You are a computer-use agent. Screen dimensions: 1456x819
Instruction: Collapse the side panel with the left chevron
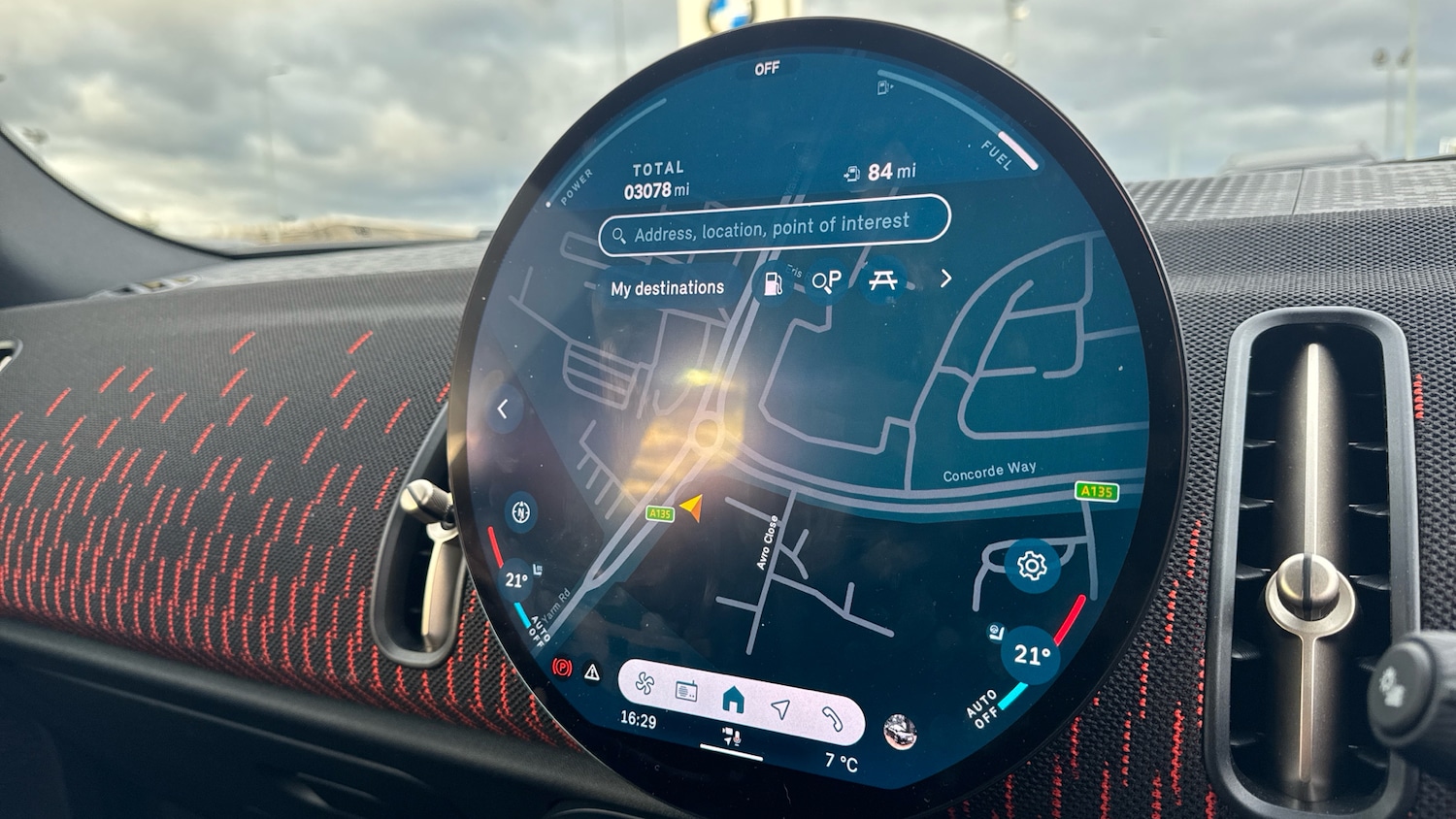pyautogui.click(x=503, y=409)
